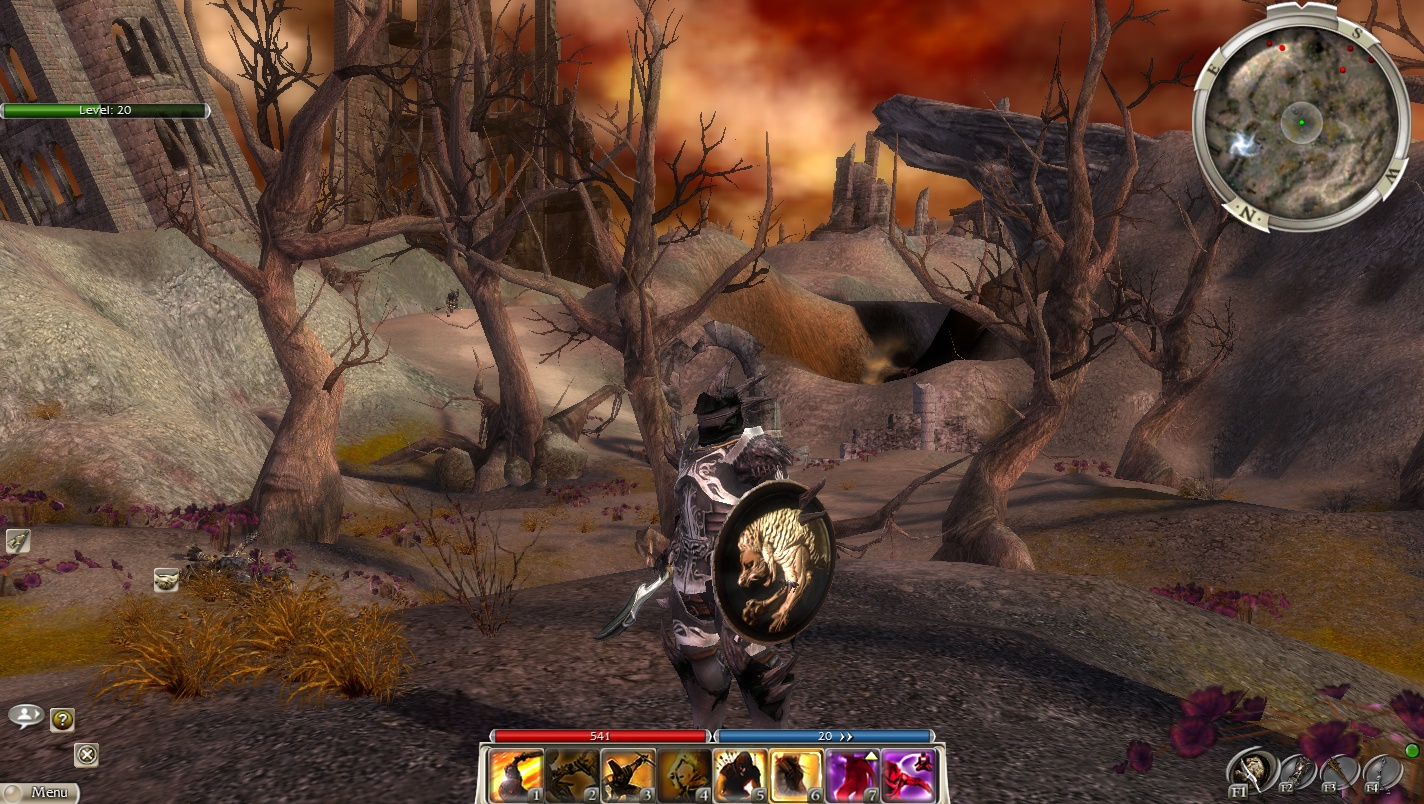
Task: Trigger skill slot 3 sword attack
Action: point(629,776)
